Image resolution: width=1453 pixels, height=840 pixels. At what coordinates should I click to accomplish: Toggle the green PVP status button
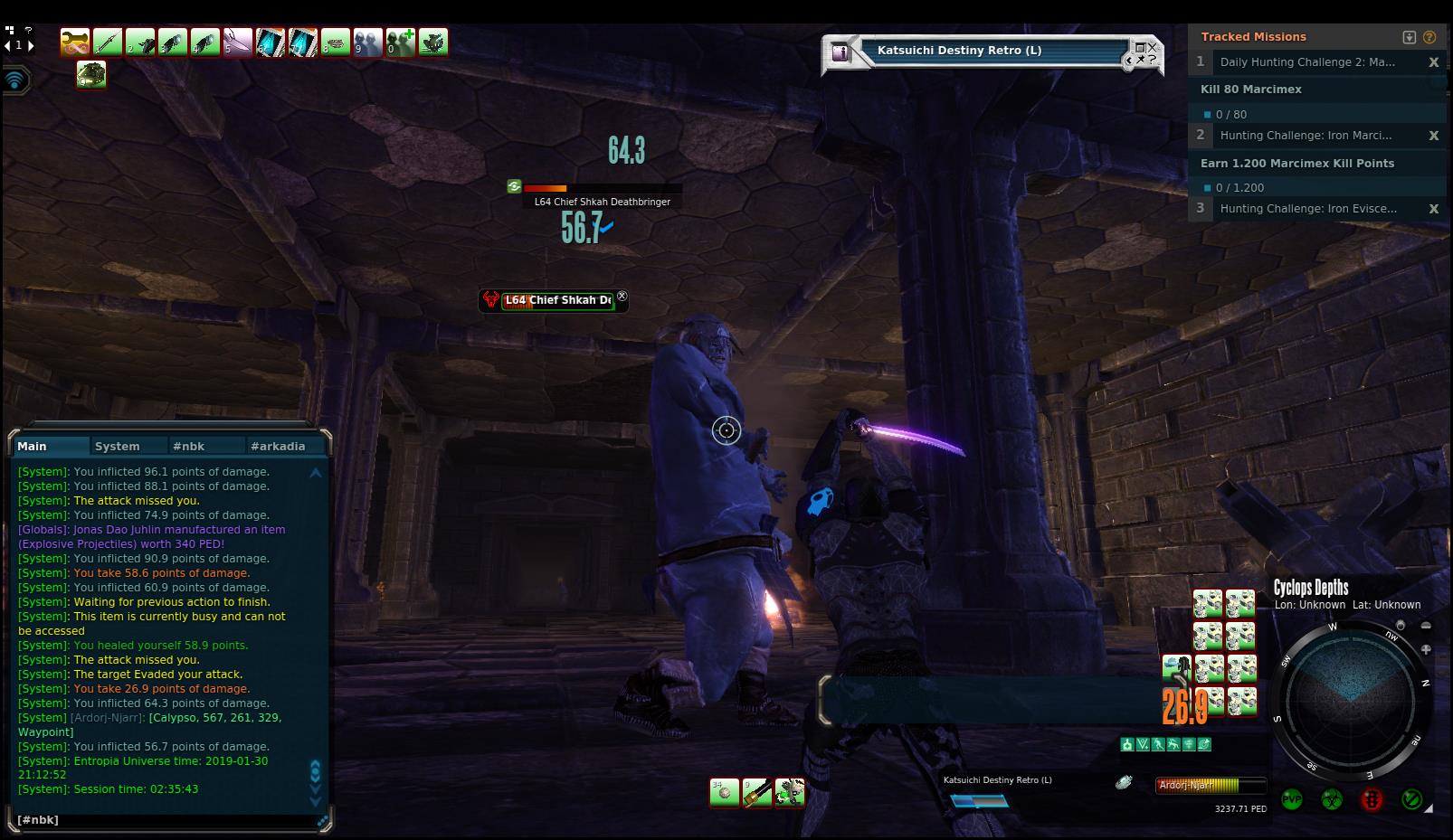pyautogui.click(x=1292, y=799)
